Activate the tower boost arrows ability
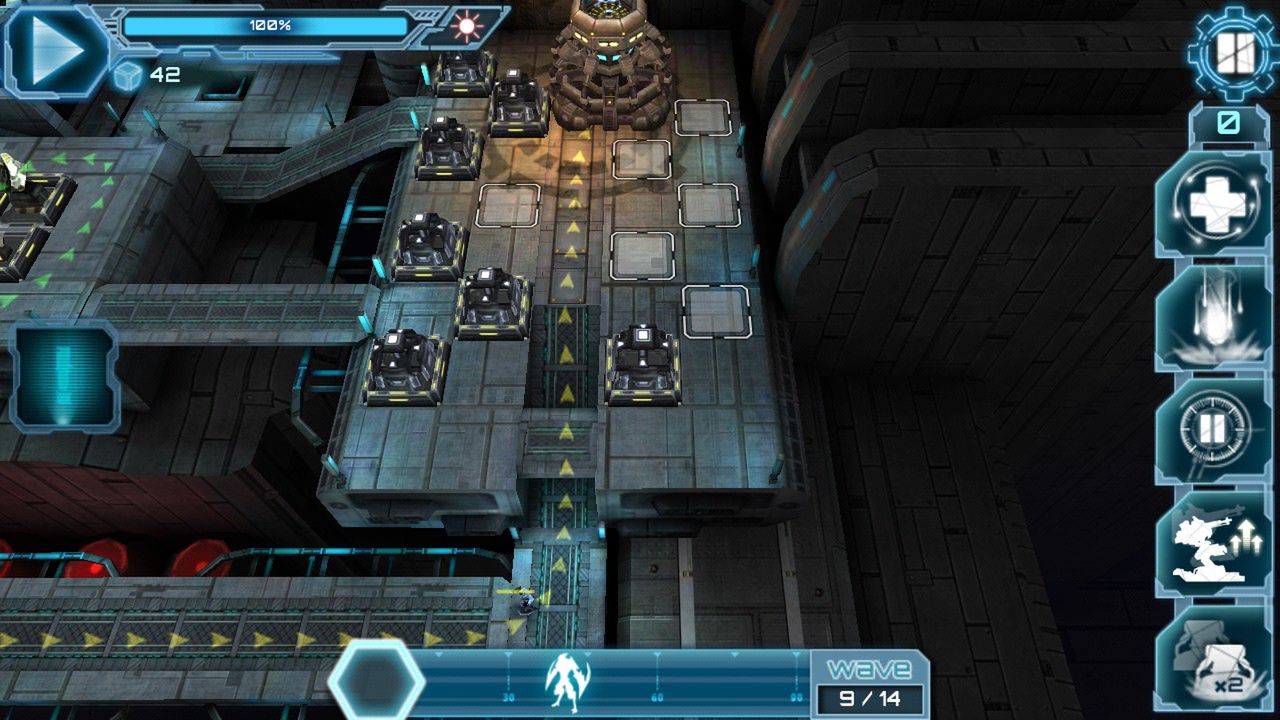 pos(1213,543)
